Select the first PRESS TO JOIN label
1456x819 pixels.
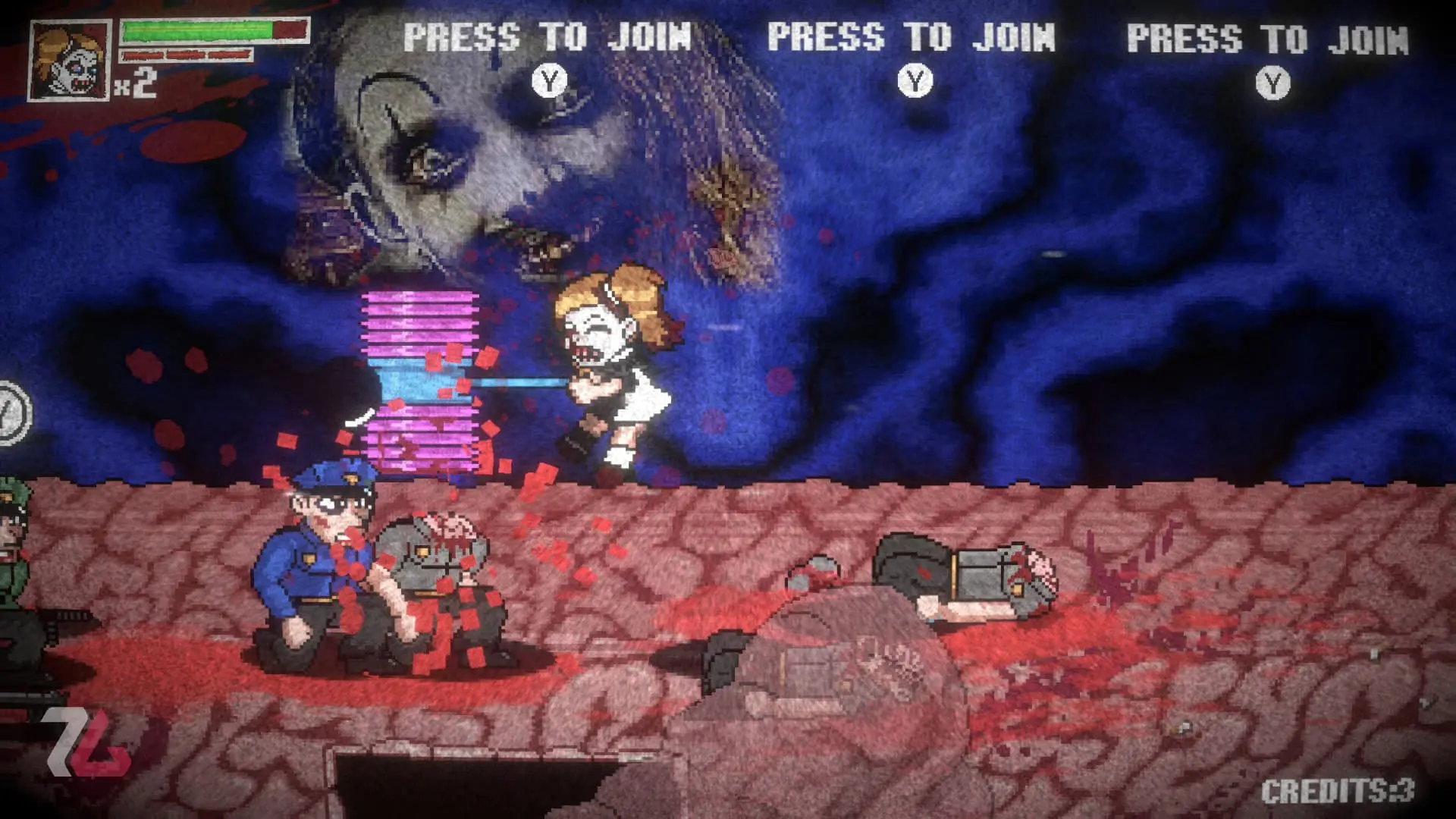click(546, 34)
